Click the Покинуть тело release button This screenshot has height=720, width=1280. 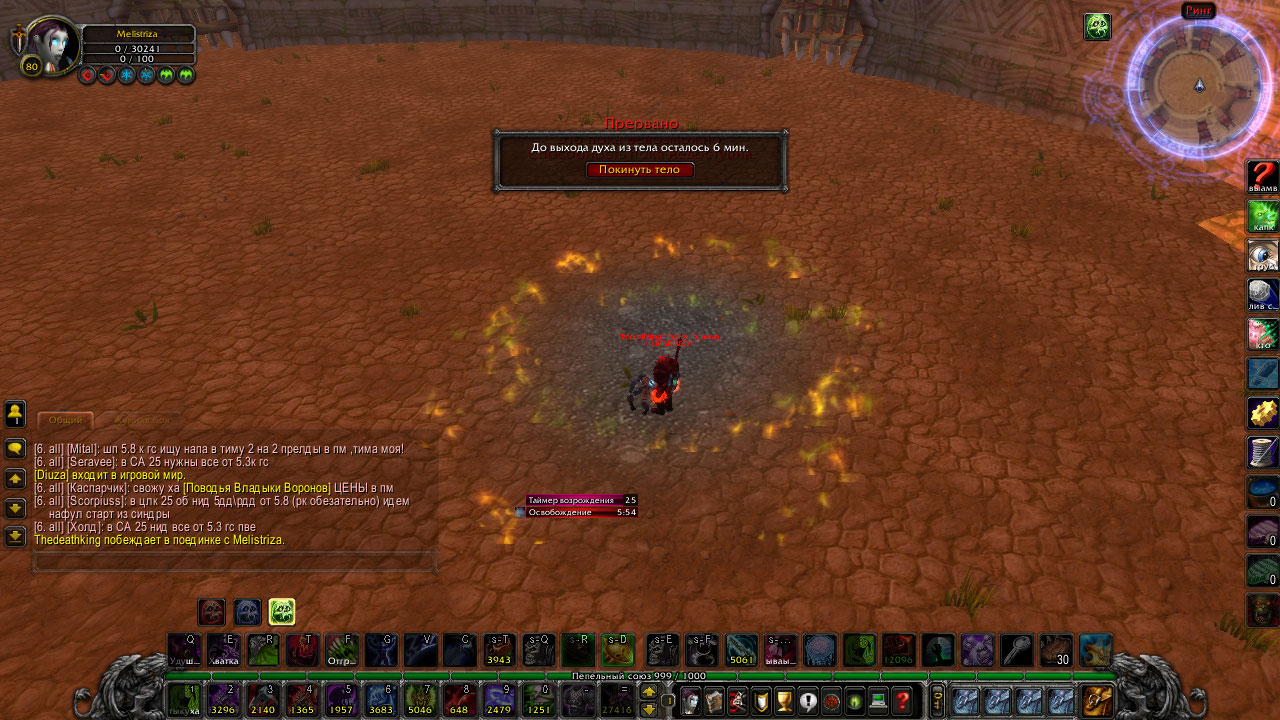[640, 170]
